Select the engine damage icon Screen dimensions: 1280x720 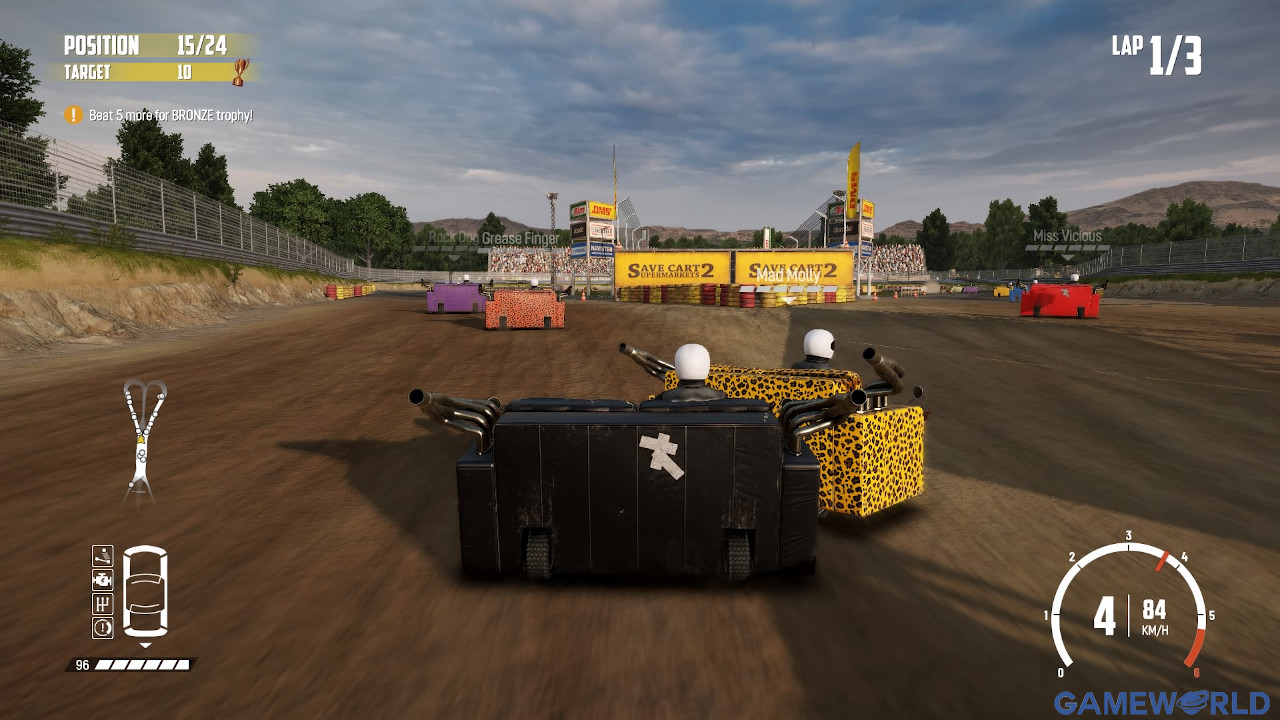[x=103, y=580]
